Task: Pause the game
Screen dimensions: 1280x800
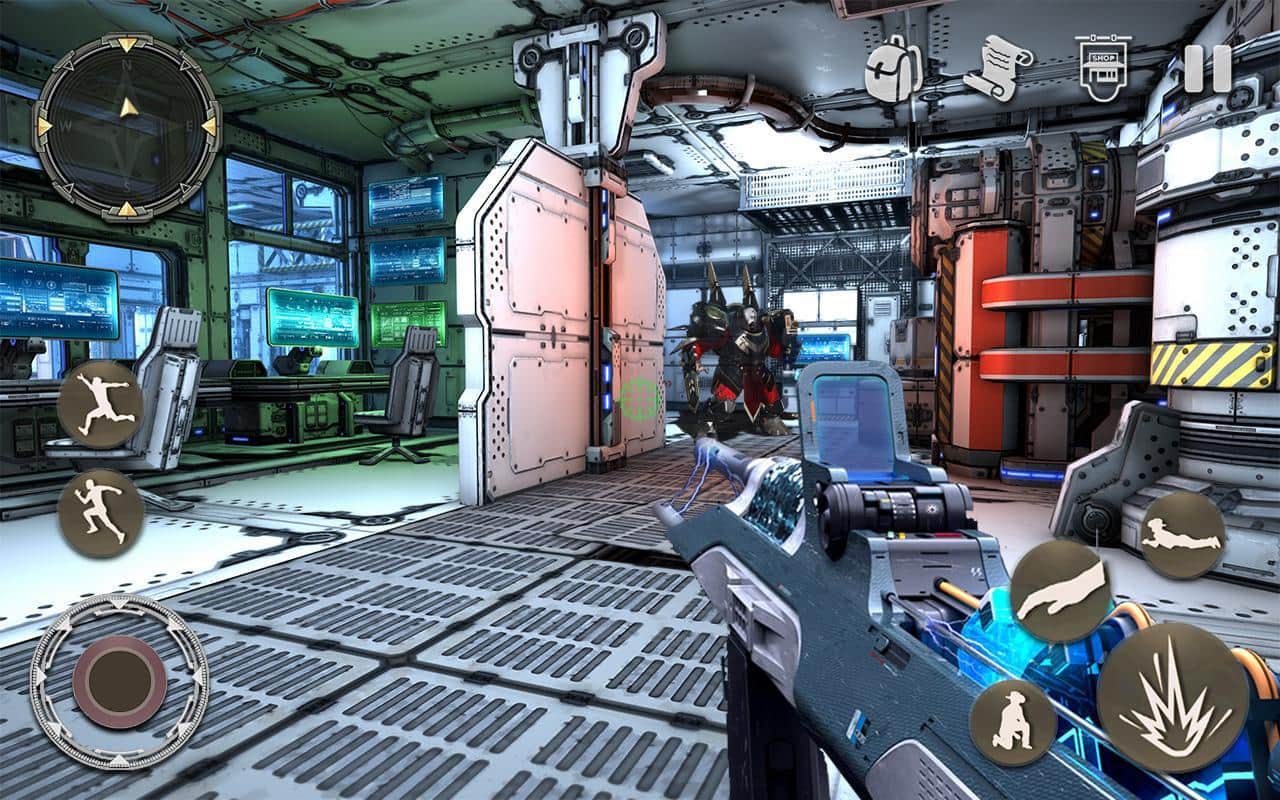Action: tap(1207, 69)
